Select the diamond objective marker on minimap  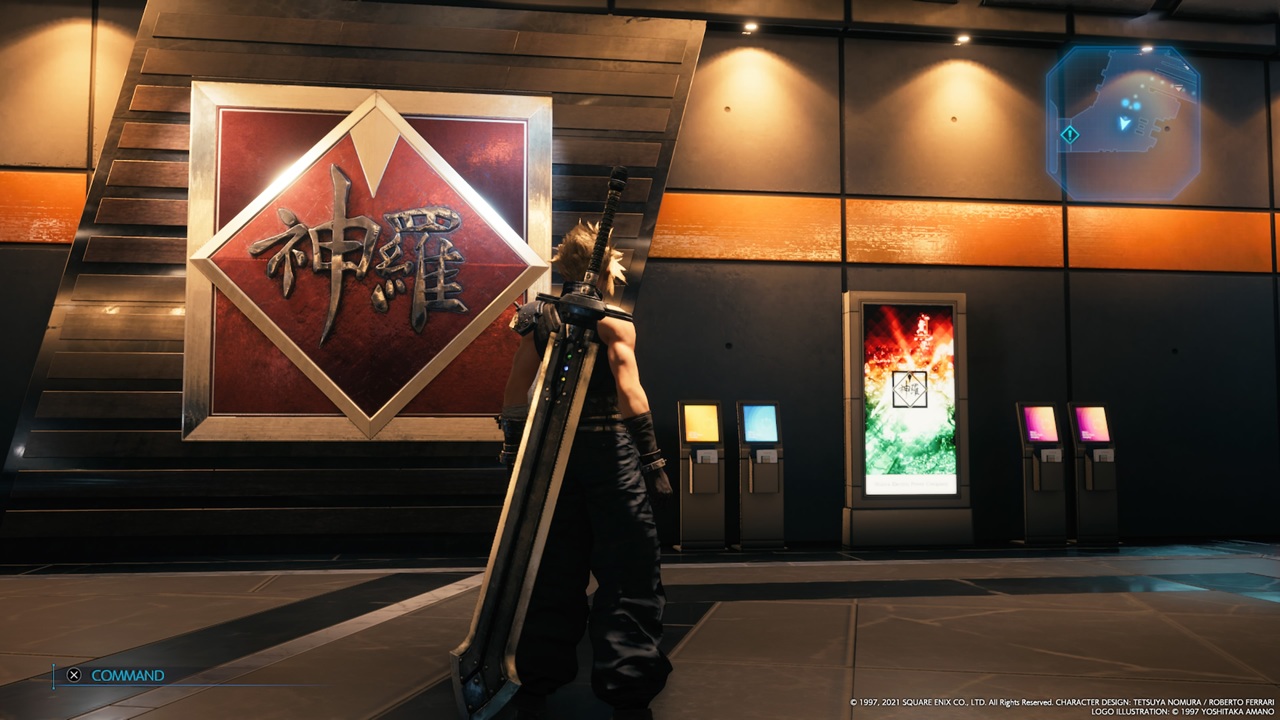click(1069, 134)
